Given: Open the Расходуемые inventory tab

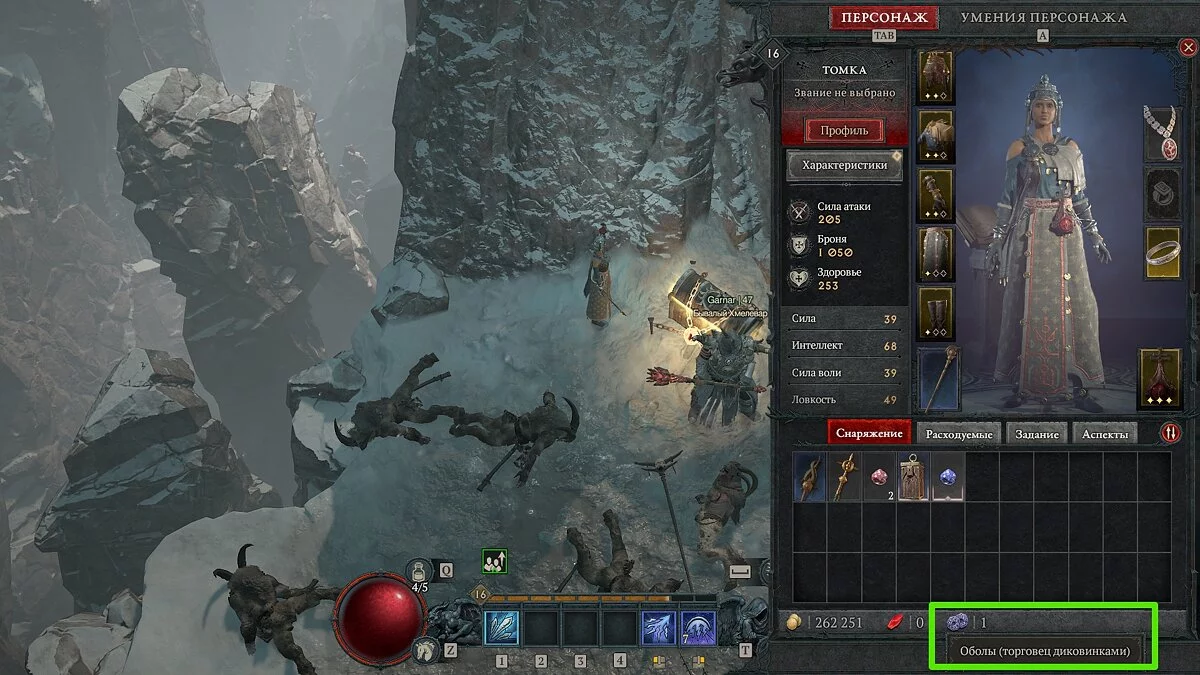Looking at the screenshot, I should [x=958, y=433].
